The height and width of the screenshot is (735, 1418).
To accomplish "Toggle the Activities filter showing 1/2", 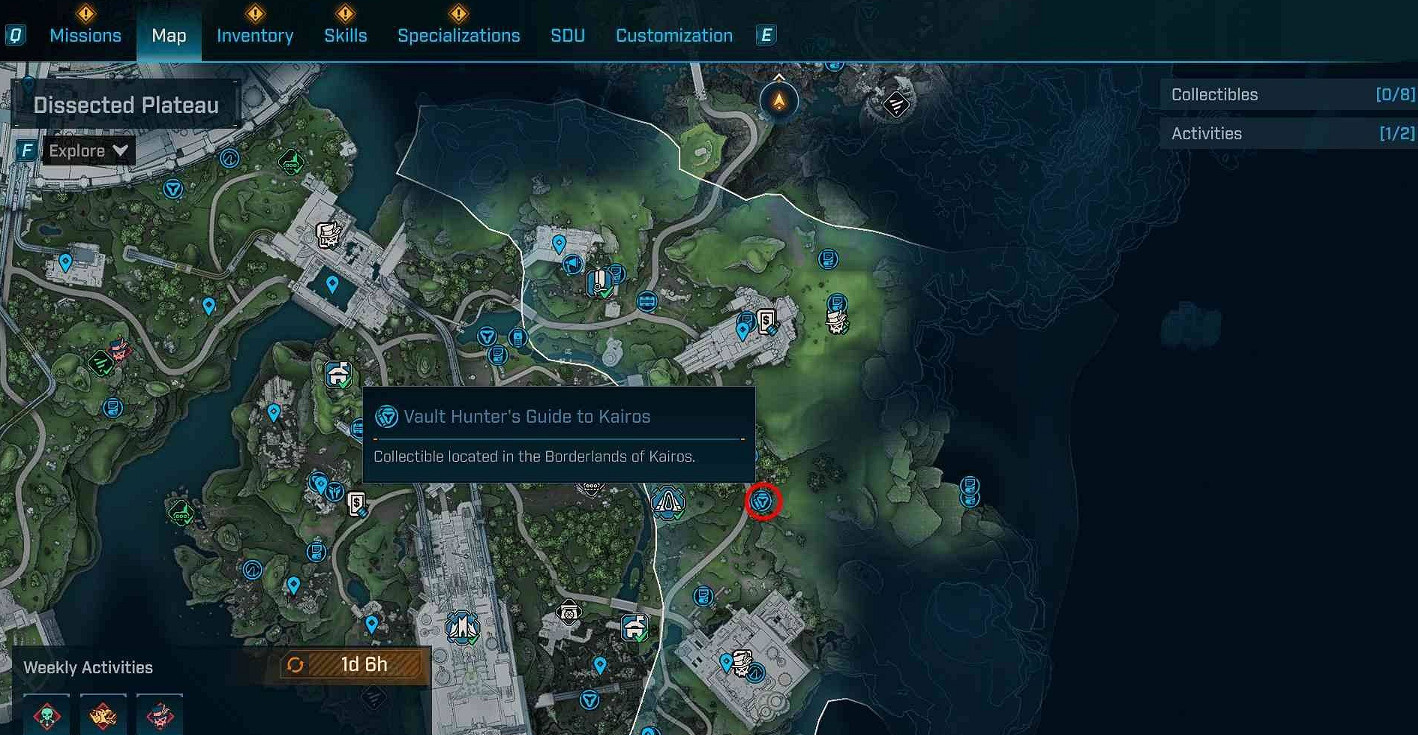I will [x=1288, y=132].
